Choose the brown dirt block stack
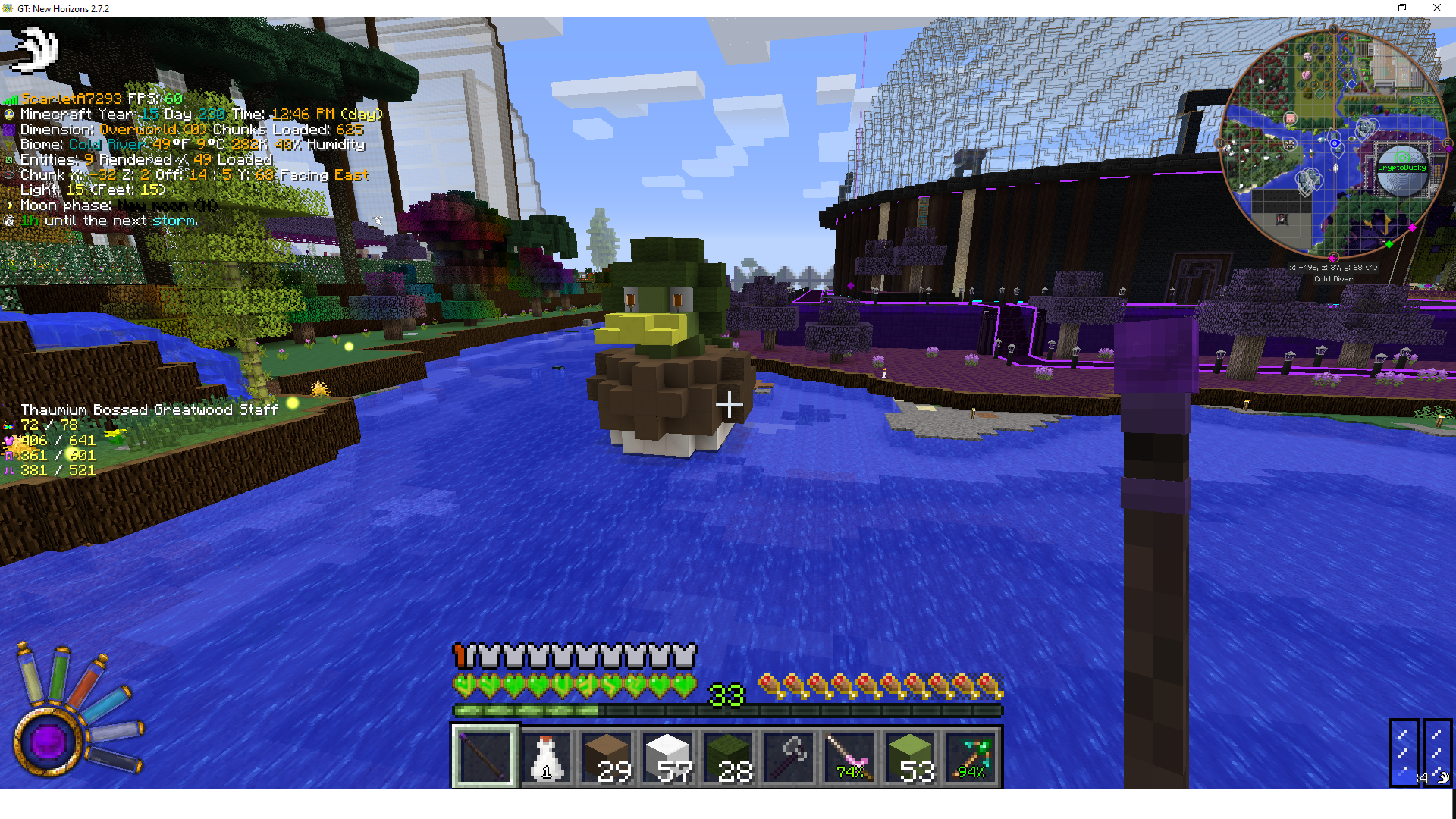 click(607, 757)
